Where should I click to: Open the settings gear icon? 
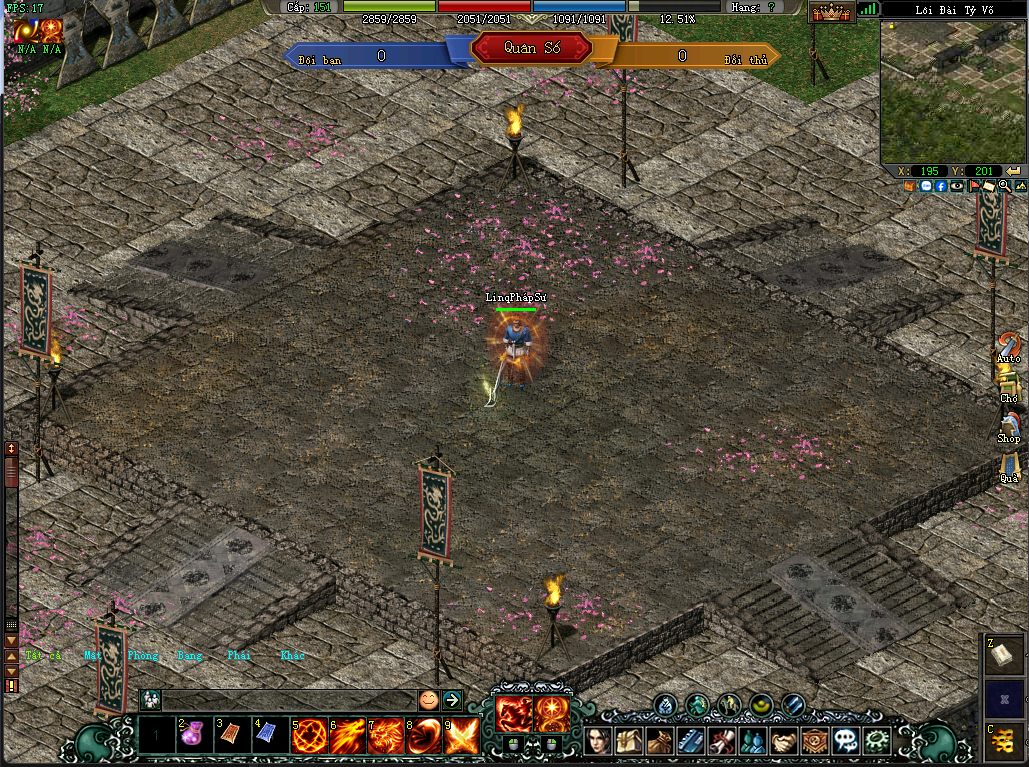878,741
